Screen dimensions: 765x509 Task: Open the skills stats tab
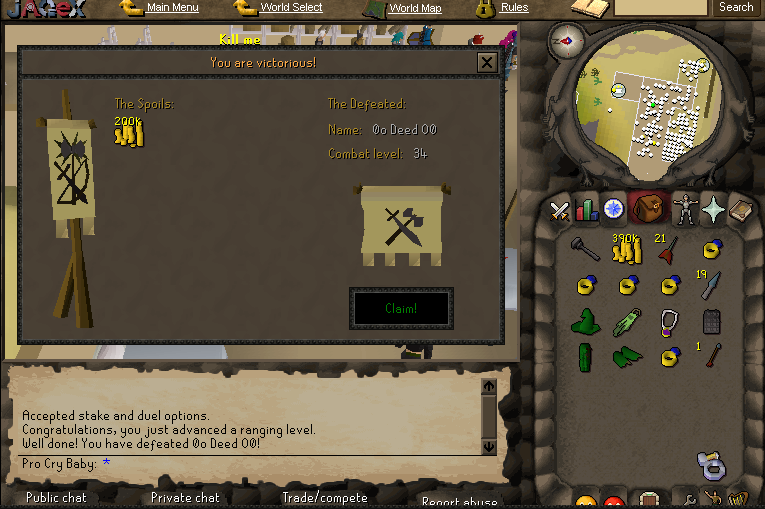pos(587,210)
